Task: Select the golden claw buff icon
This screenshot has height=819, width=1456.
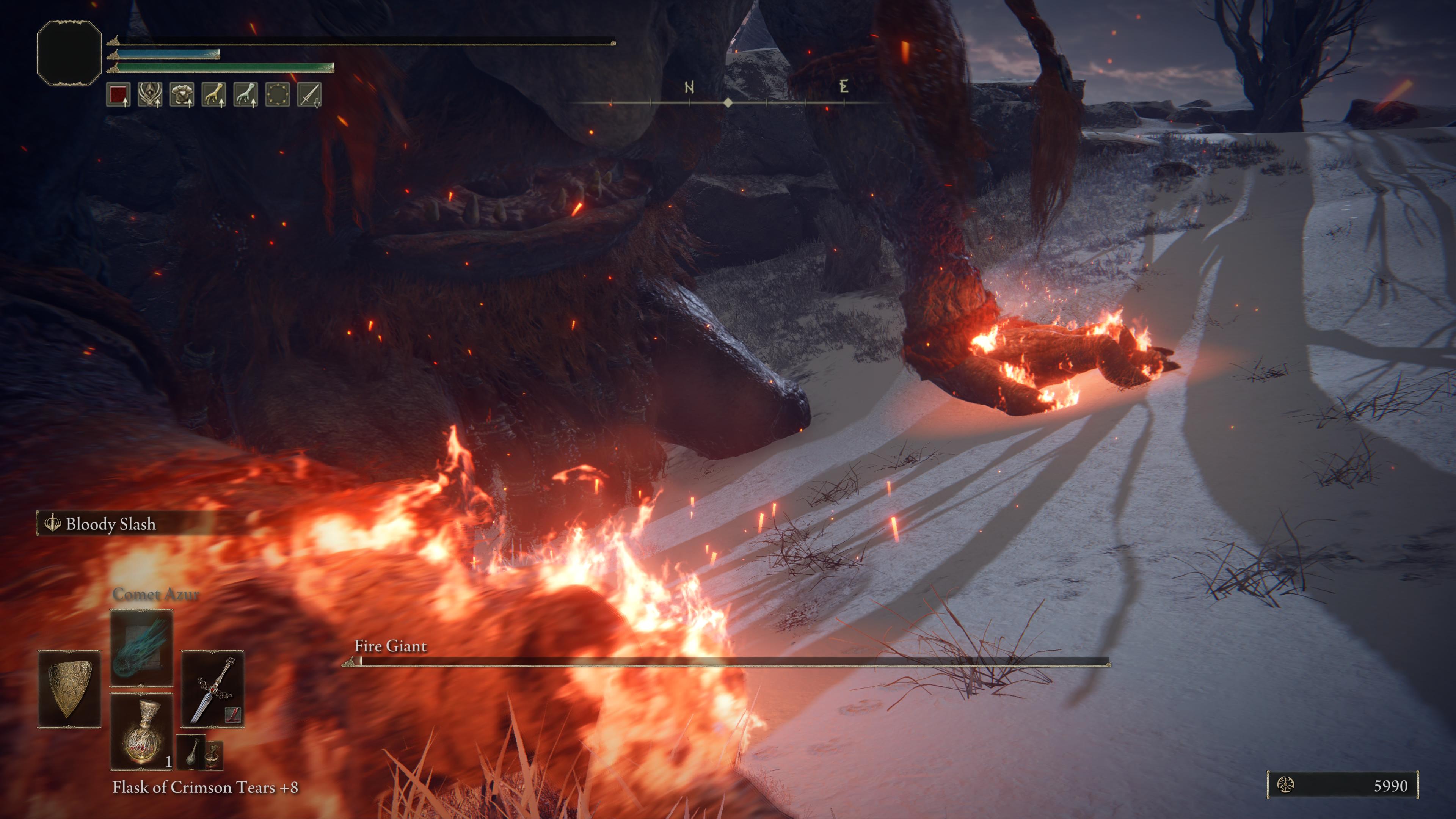Action: click(213, 94)
